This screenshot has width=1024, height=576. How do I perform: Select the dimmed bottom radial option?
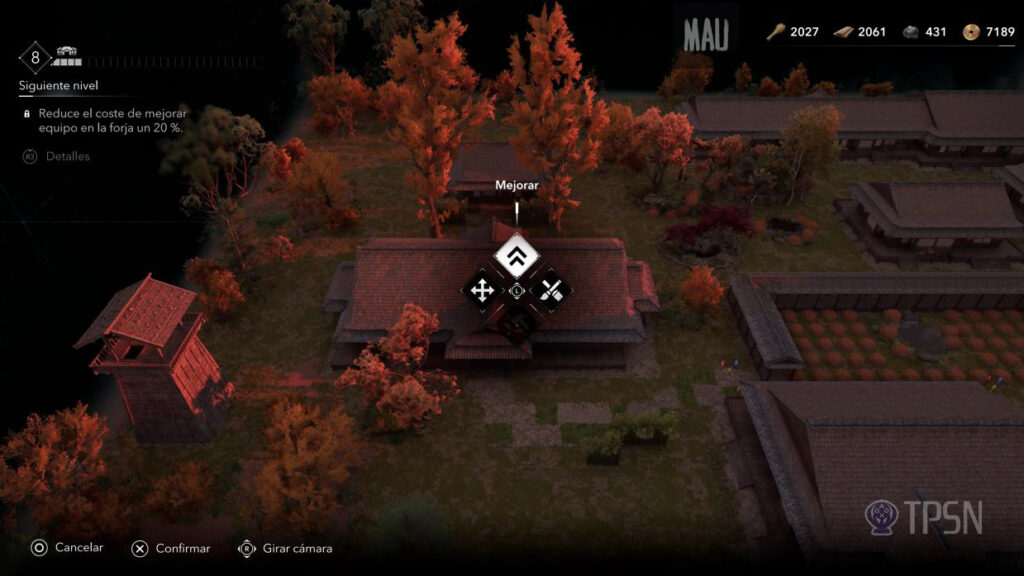pos(517,324)
